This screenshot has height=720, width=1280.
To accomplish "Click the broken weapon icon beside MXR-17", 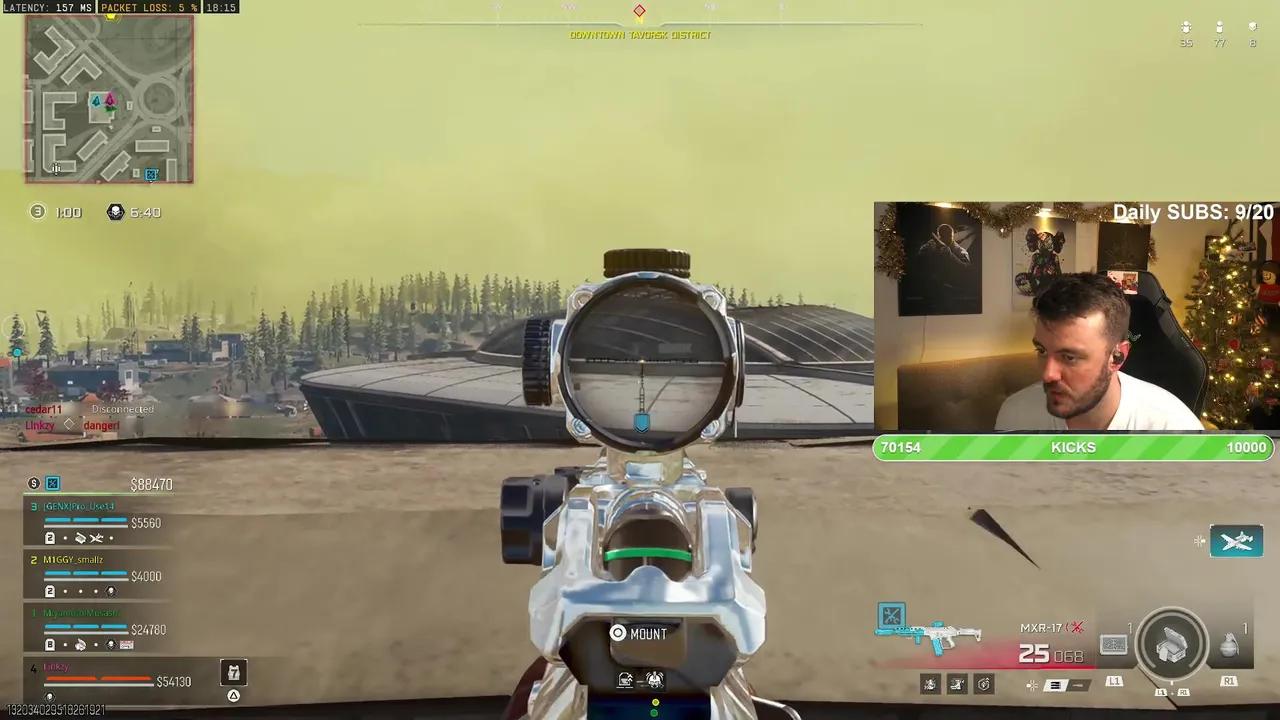I will 1077,627.
